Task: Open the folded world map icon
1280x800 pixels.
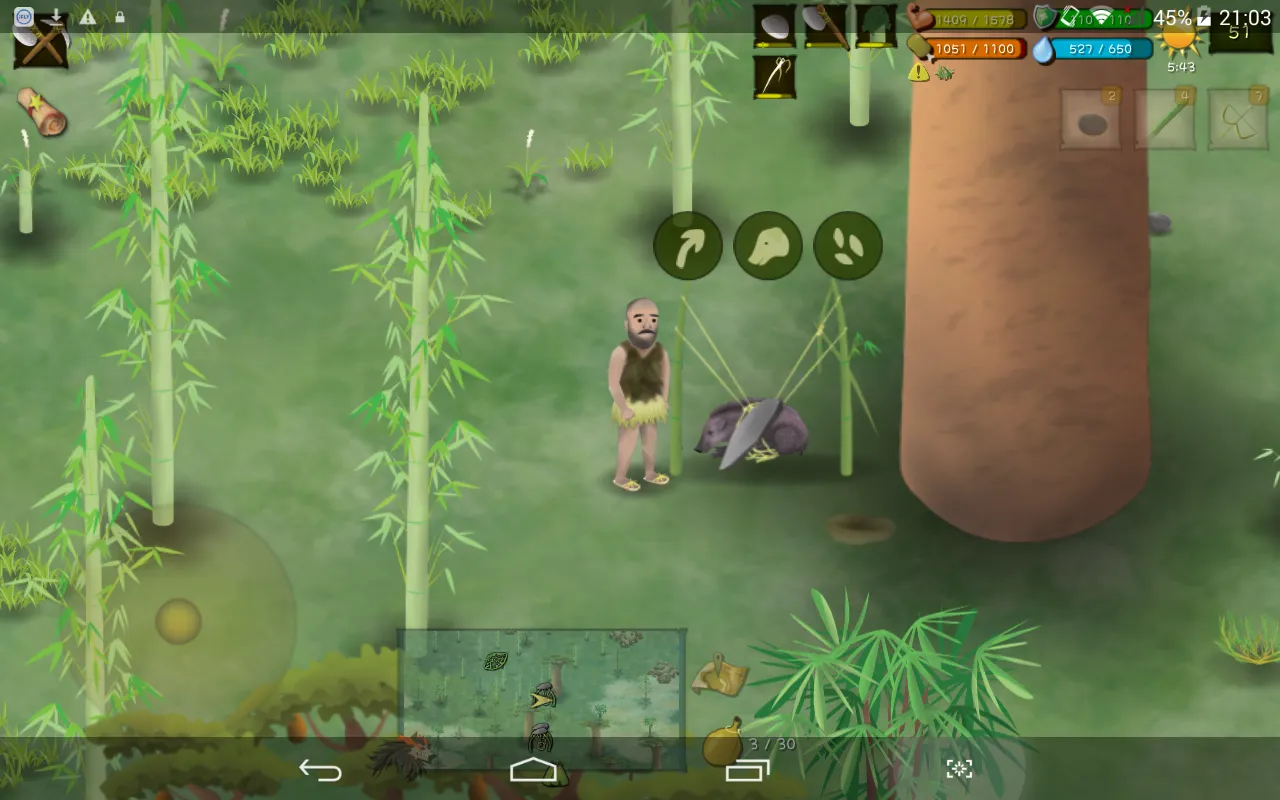Action: click(721, 675)
